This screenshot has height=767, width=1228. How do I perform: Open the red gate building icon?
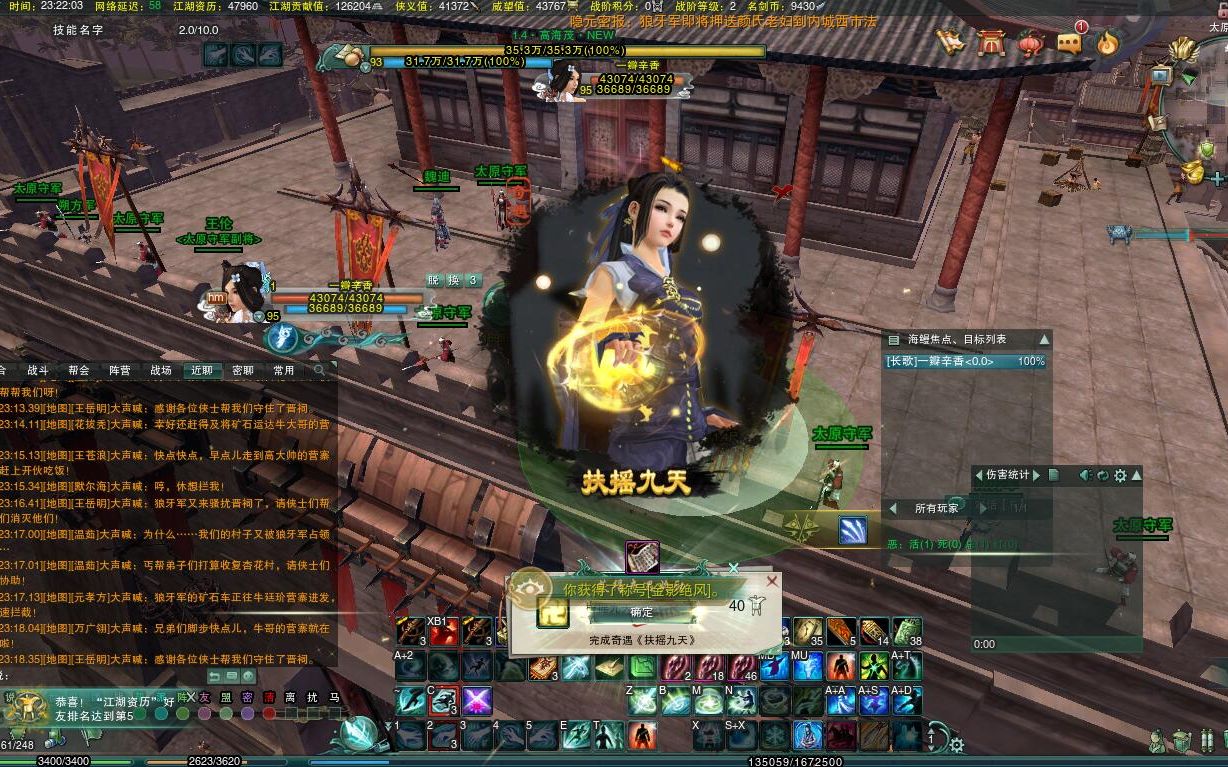[991, 43]
